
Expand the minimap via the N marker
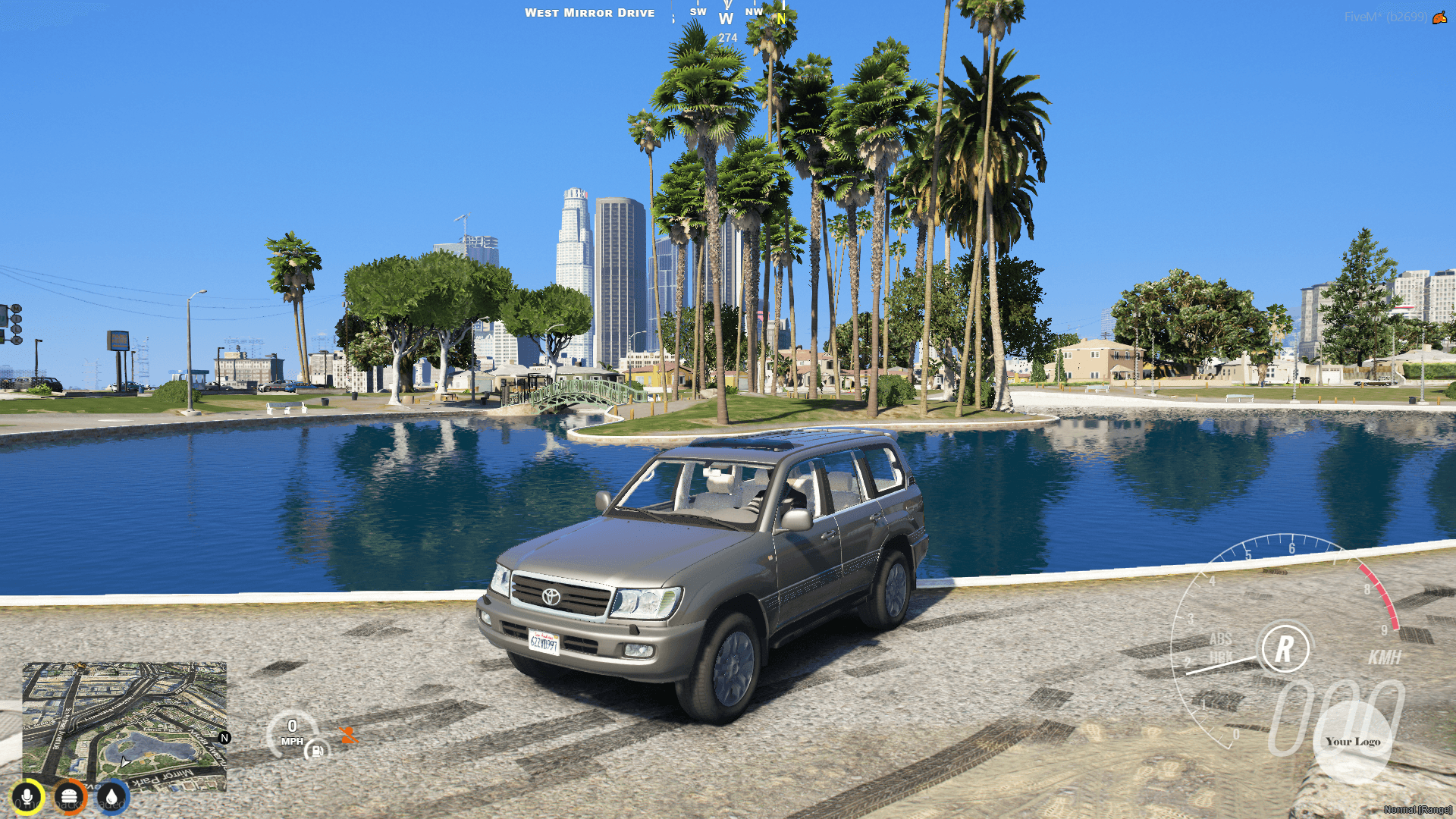click(x=224, y=736)
